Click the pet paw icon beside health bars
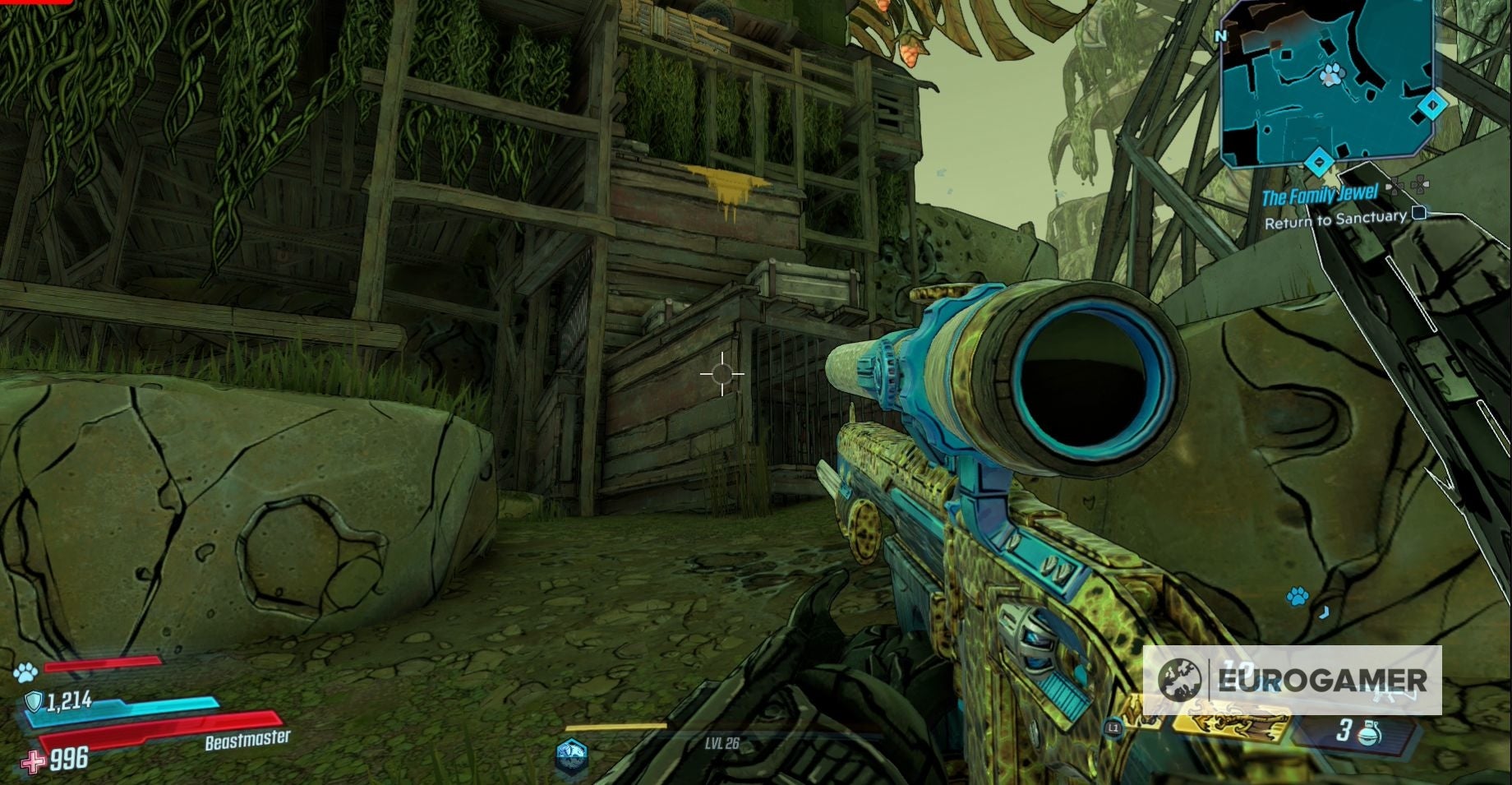The width and height of the screenshot is (1512, 785). [25, 672]
